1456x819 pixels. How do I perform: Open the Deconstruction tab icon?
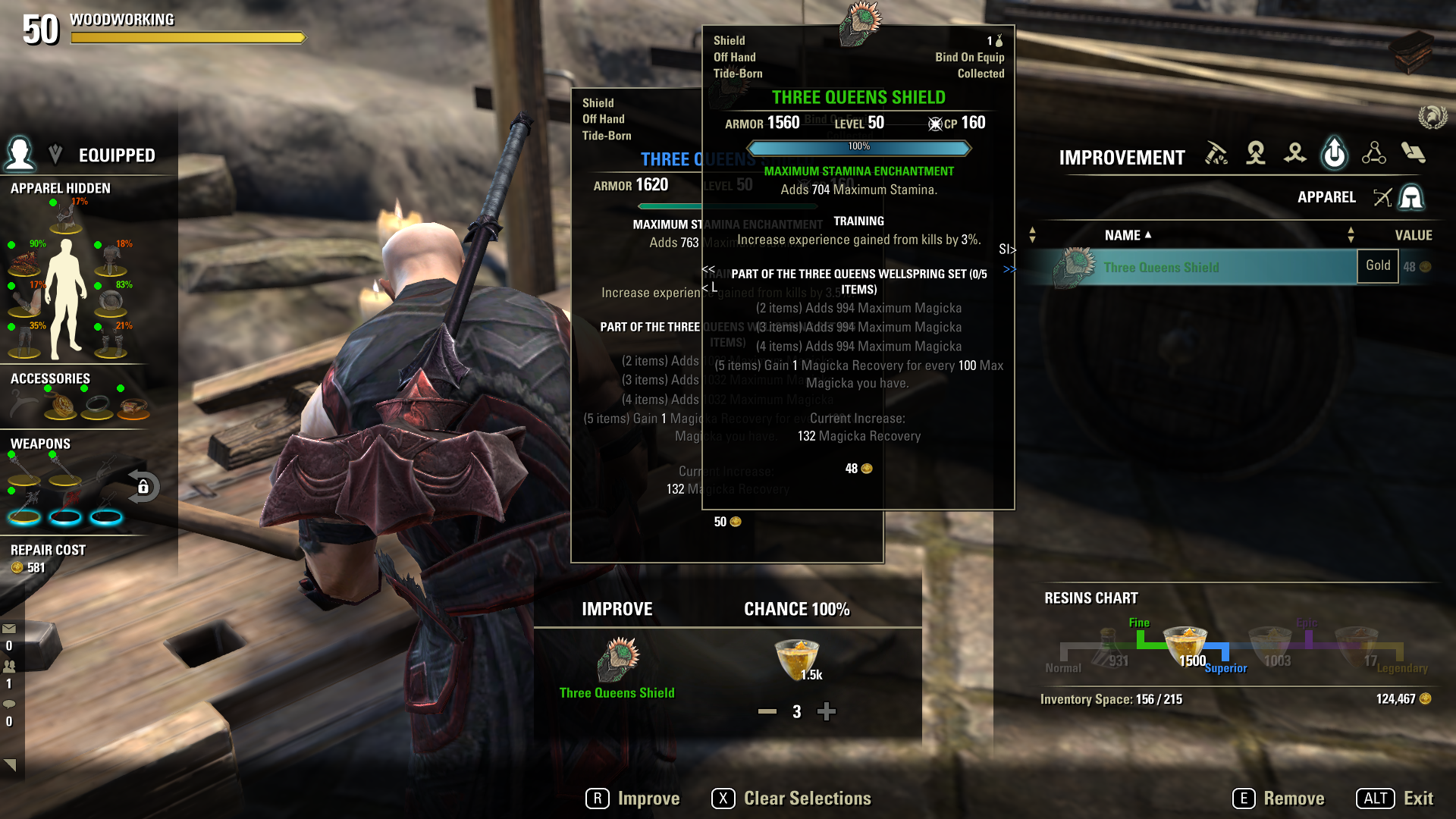pyautogui.click(x=1295, y=154)
